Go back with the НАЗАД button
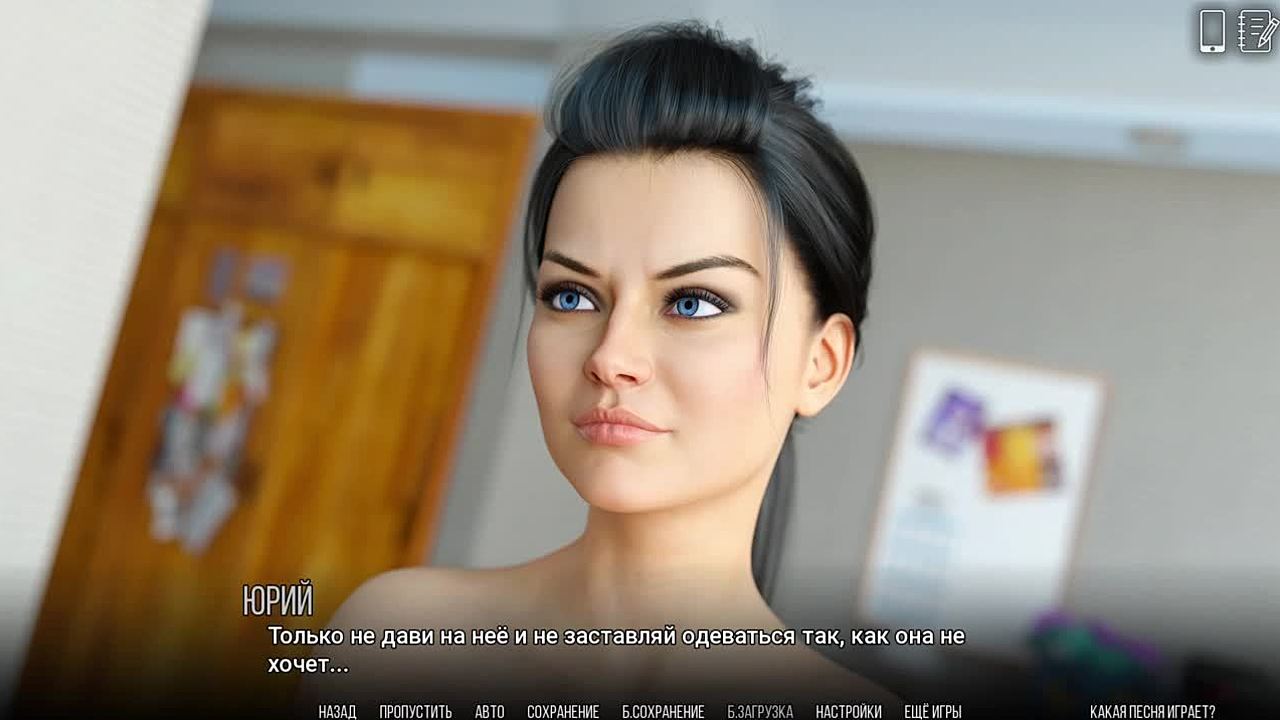The height and width of the screenshot is (720, 1280). click(x=337, y=712)
